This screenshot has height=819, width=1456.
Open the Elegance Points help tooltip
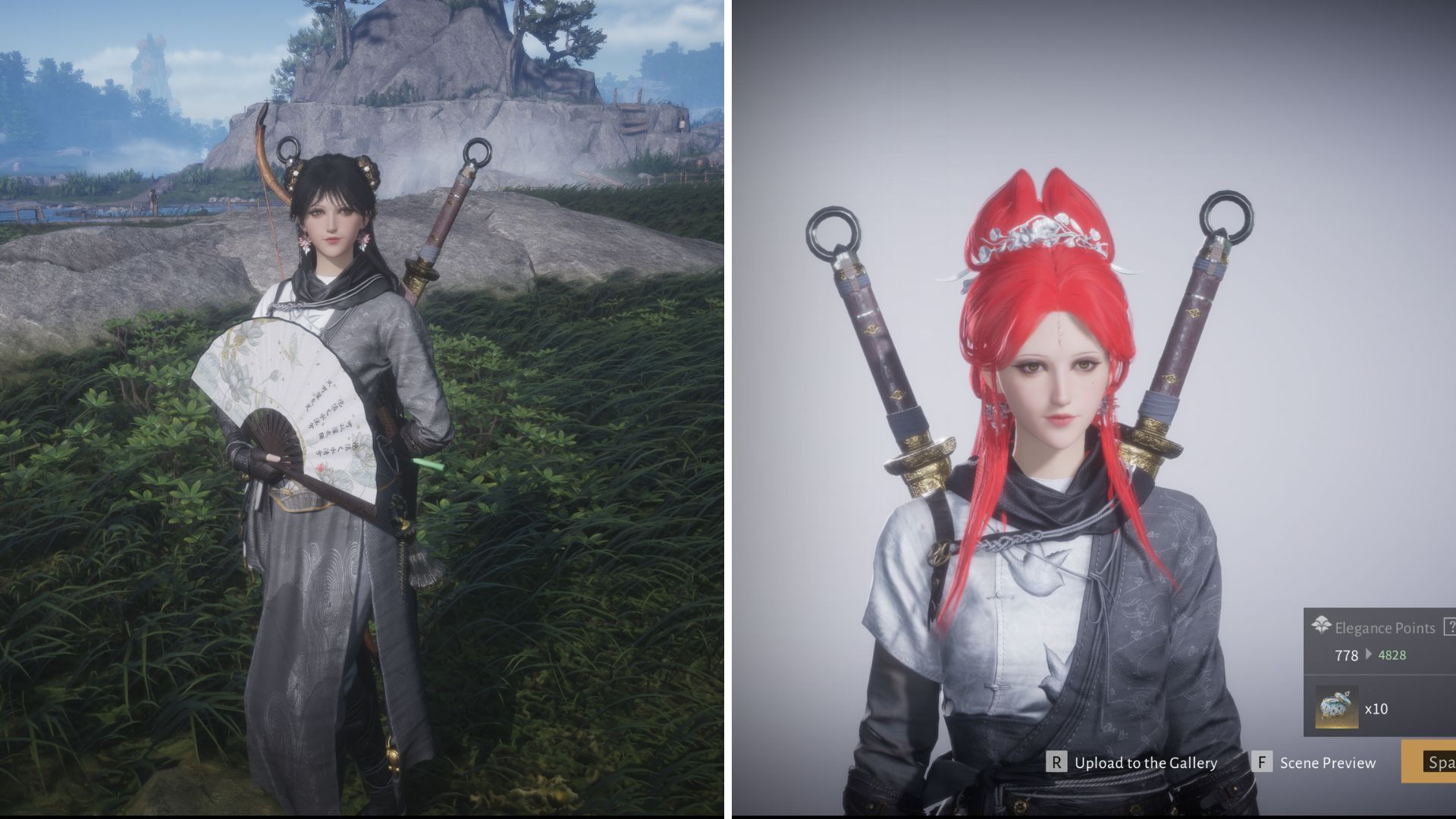pyautogui.click(x=1450, y=626)
